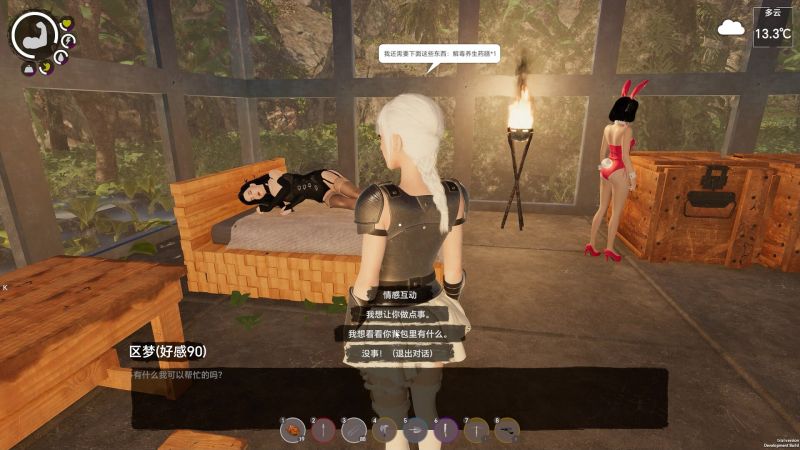Select the grey hotbar slot 3 item
Viewport: 800px width, 450px height.
354,431
